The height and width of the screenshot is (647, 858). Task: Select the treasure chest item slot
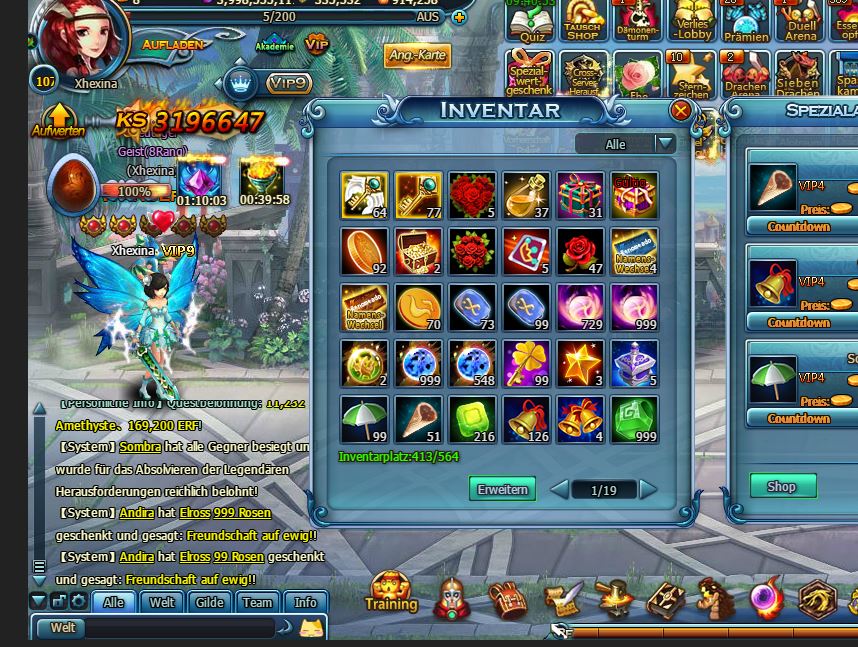418,252
